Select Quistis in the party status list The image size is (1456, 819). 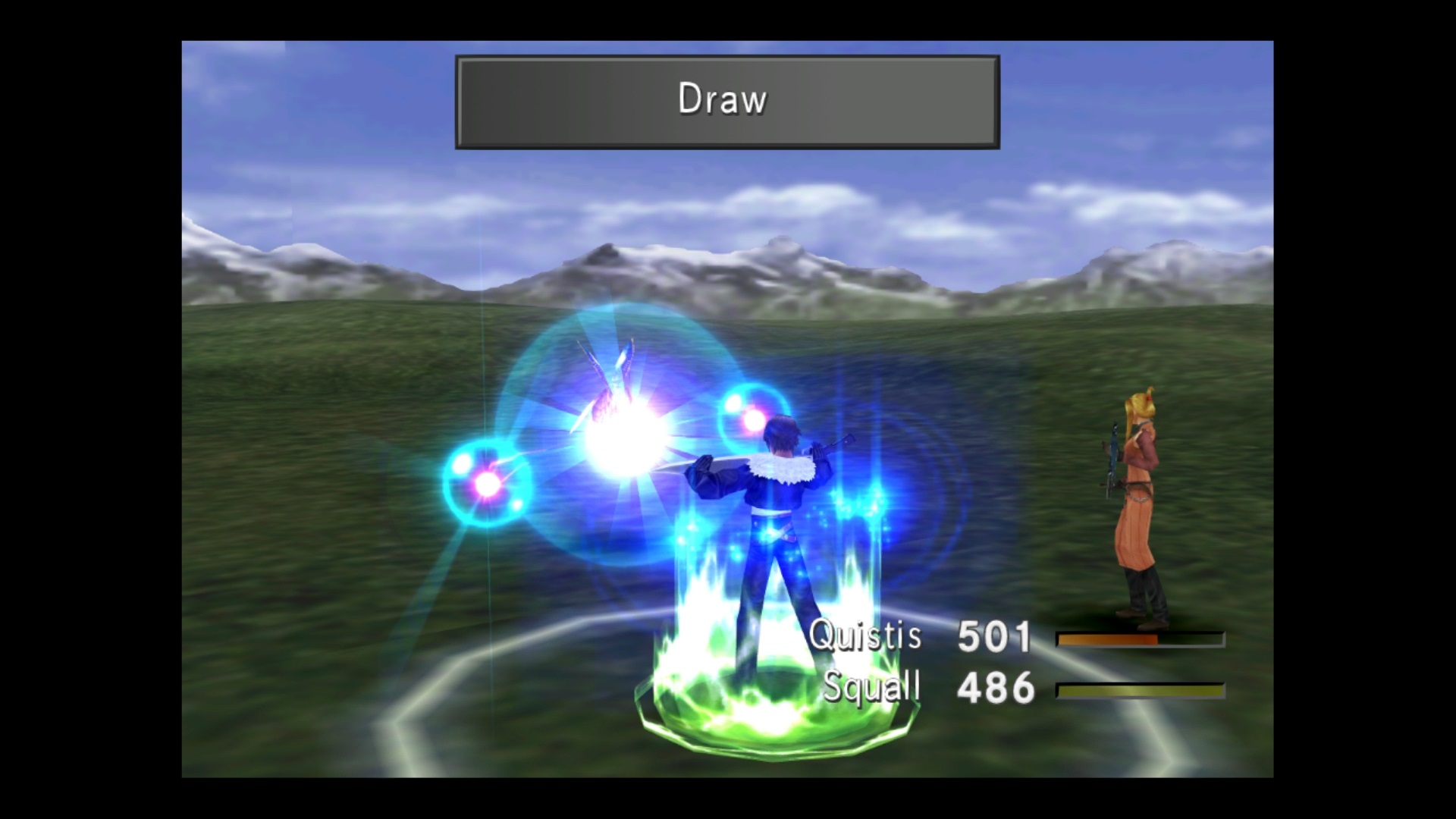click(x=865, y=635)
